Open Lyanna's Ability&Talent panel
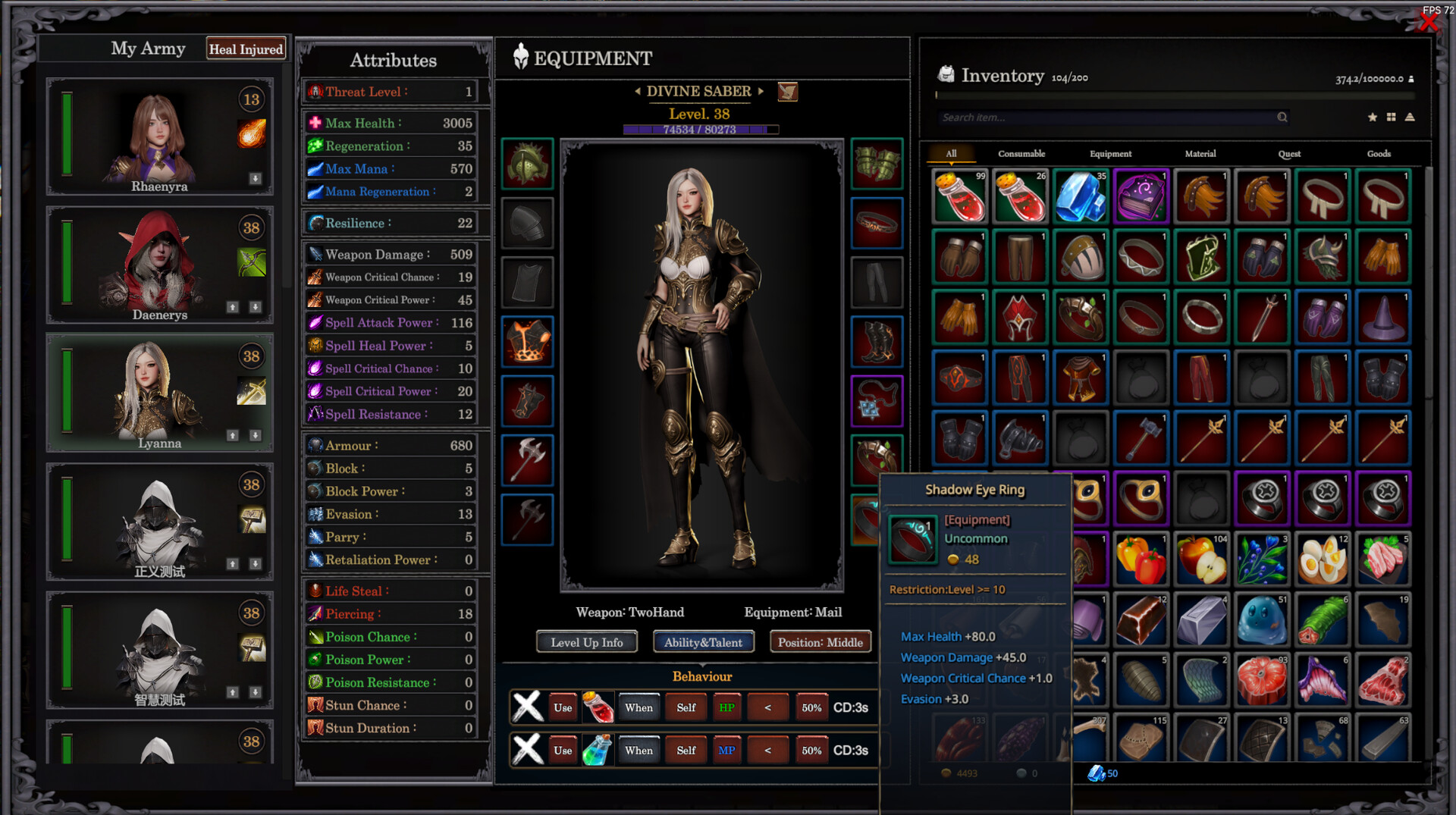This screenshot has width=1456, height=815. point(703,641)
